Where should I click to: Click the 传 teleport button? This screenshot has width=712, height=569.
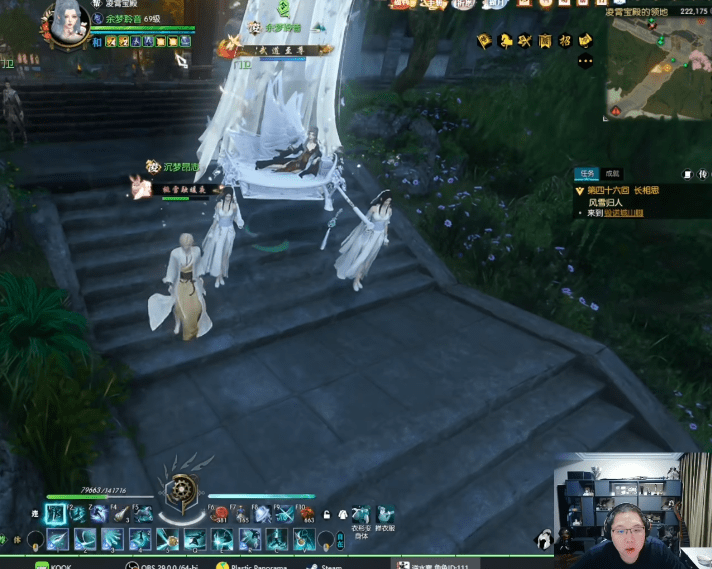702,174
